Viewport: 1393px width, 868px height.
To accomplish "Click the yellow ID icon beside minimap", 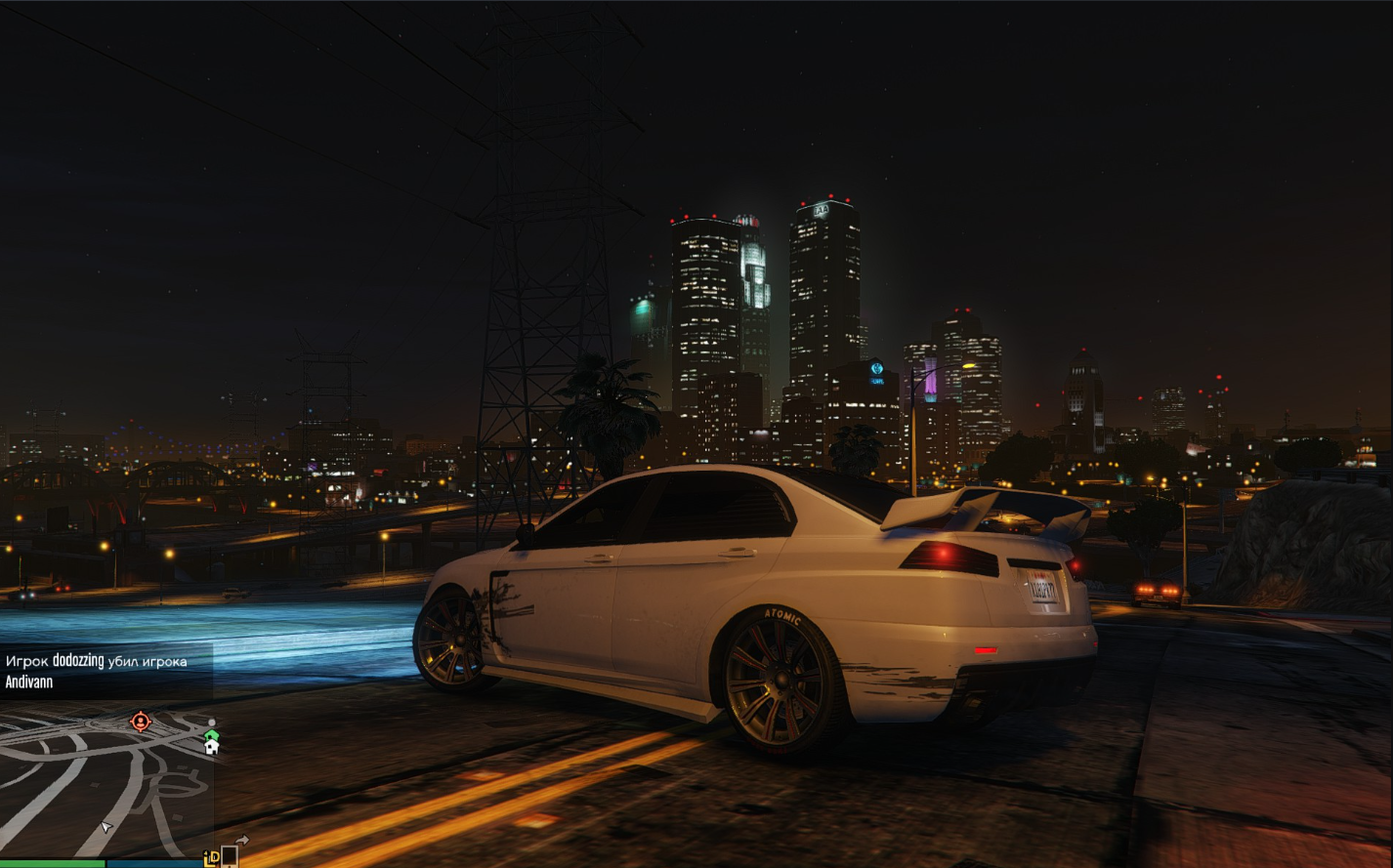I will point(211,858).
